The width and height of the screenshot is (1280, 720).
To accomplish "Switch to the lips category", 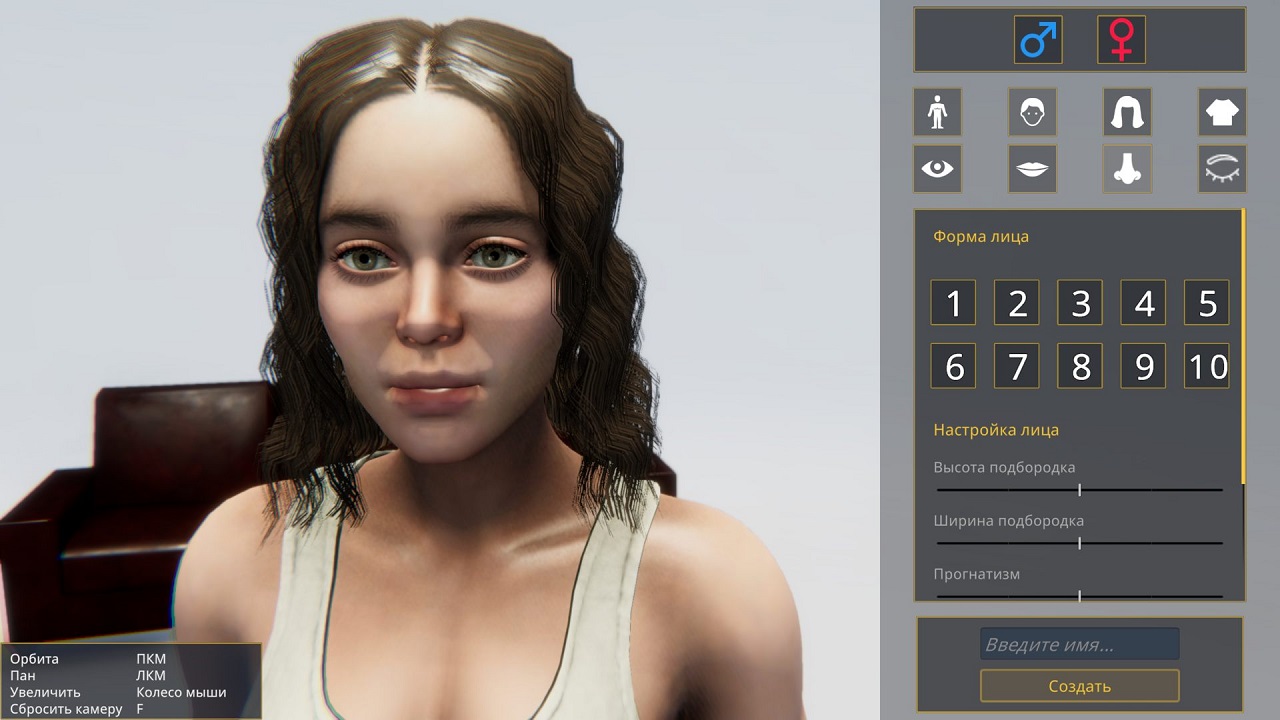I will [x=1032, y=168].
